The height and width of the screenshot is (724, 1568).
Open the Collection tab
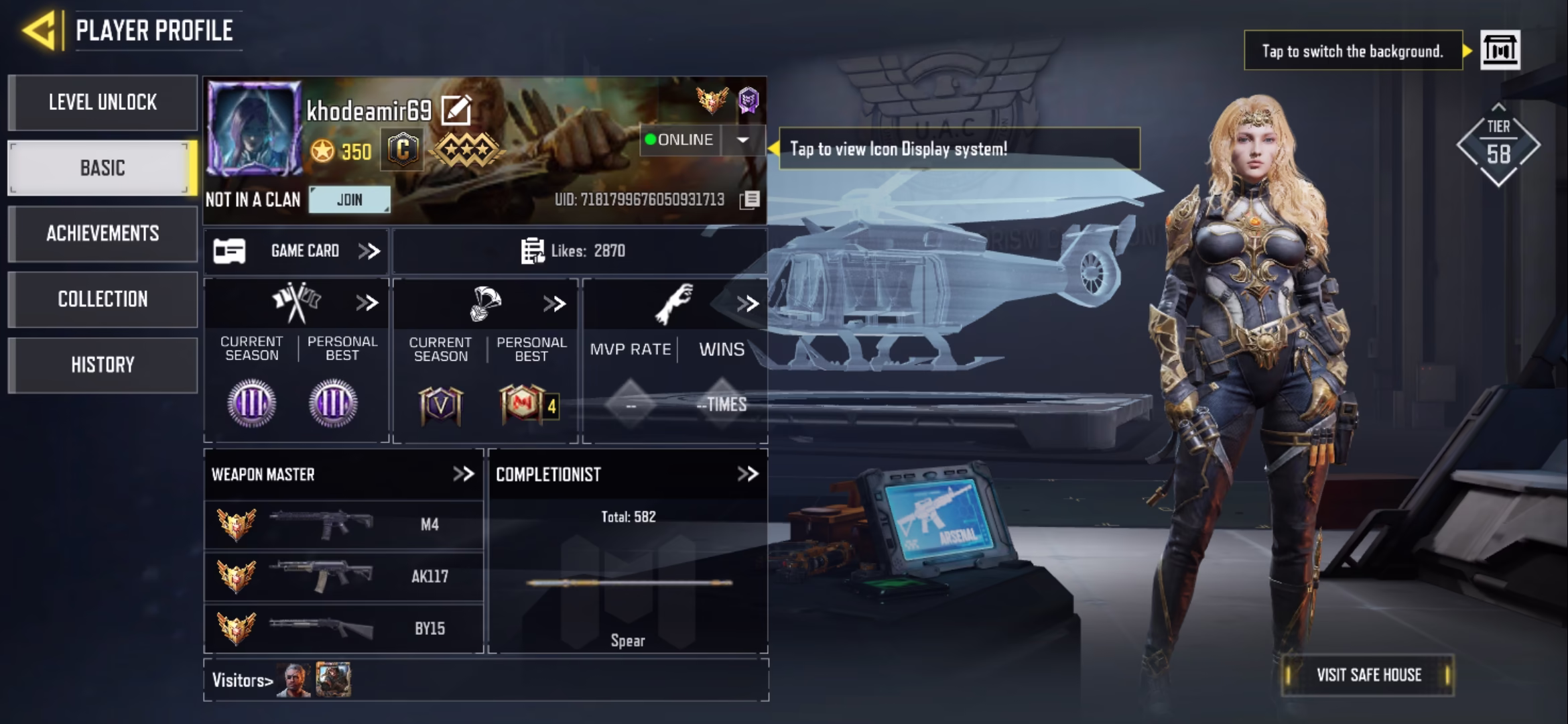tap(103, 299)
